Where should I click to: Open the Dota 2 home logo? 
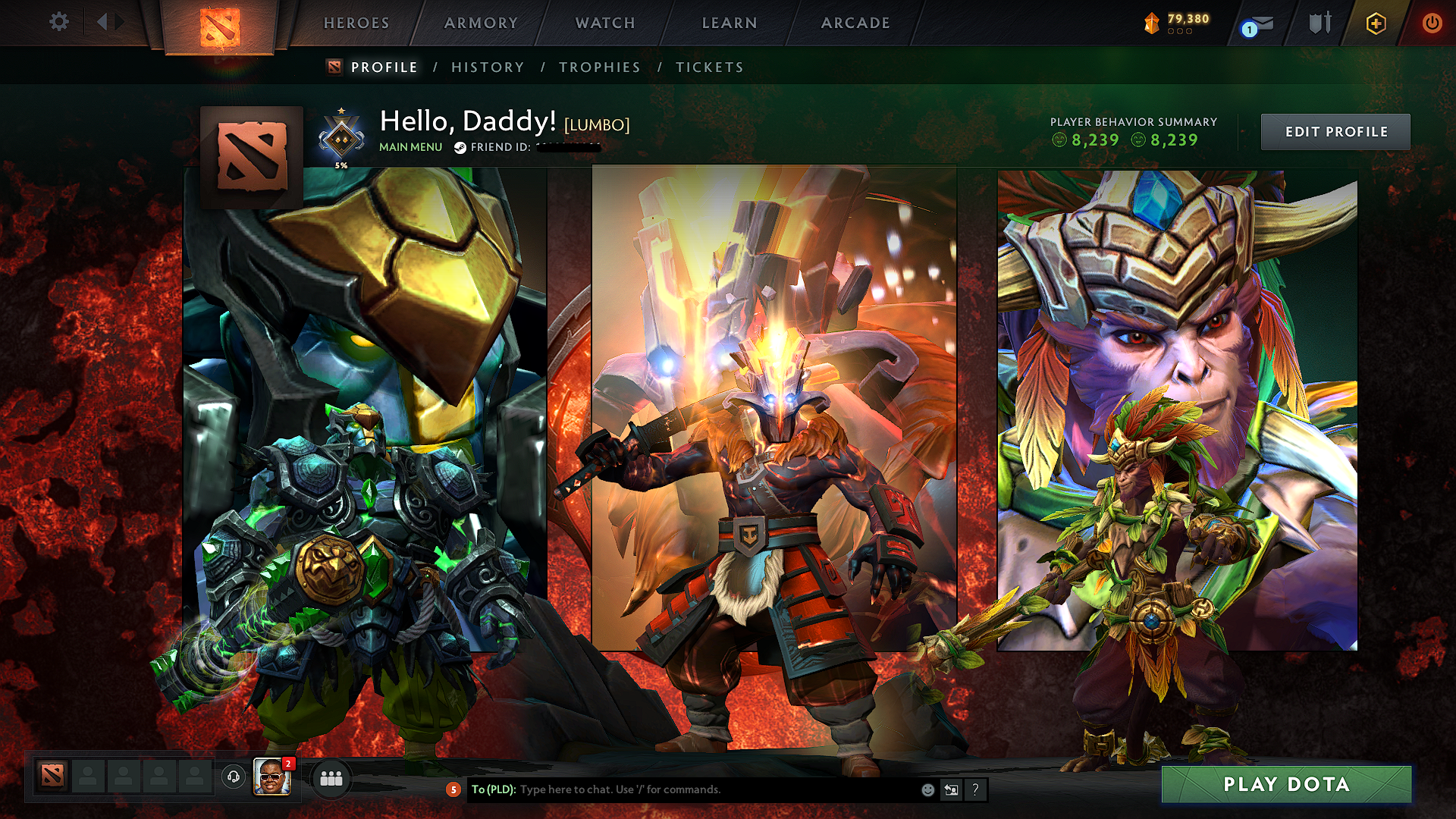(x=221, y=23)
